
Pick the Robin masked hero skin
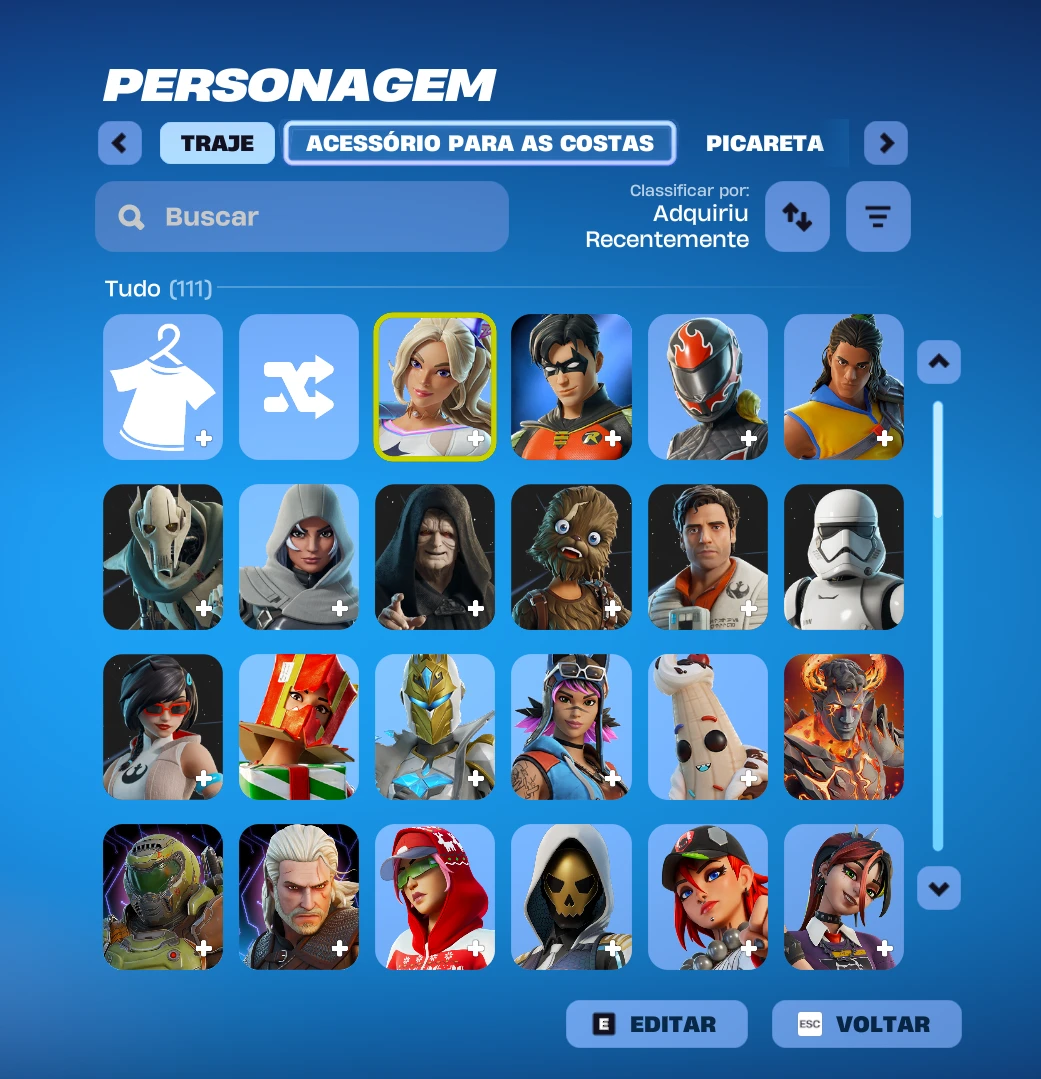[x=571, y=387]
